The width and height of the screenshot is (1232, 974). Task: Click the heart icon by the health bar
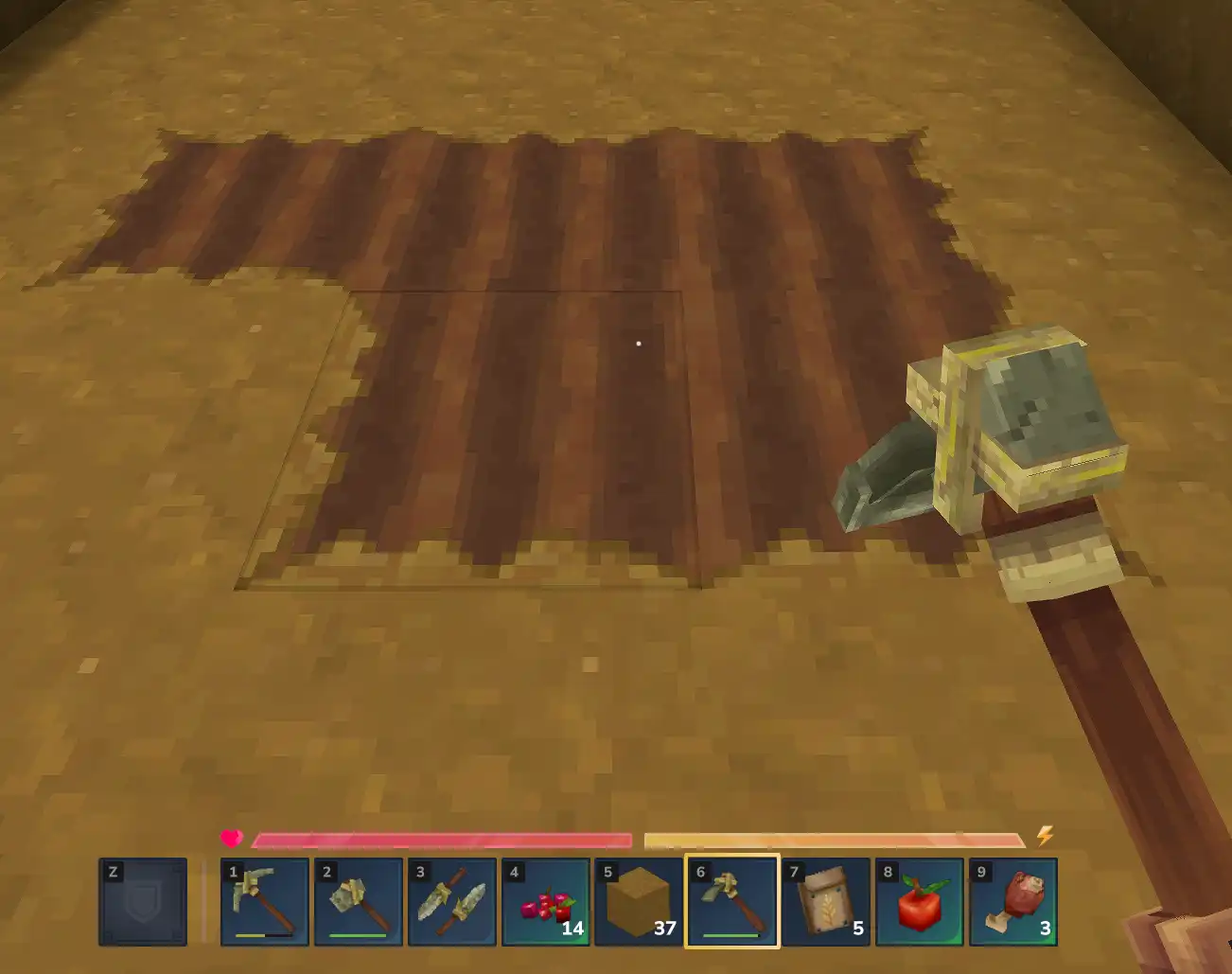pos(232,838)
